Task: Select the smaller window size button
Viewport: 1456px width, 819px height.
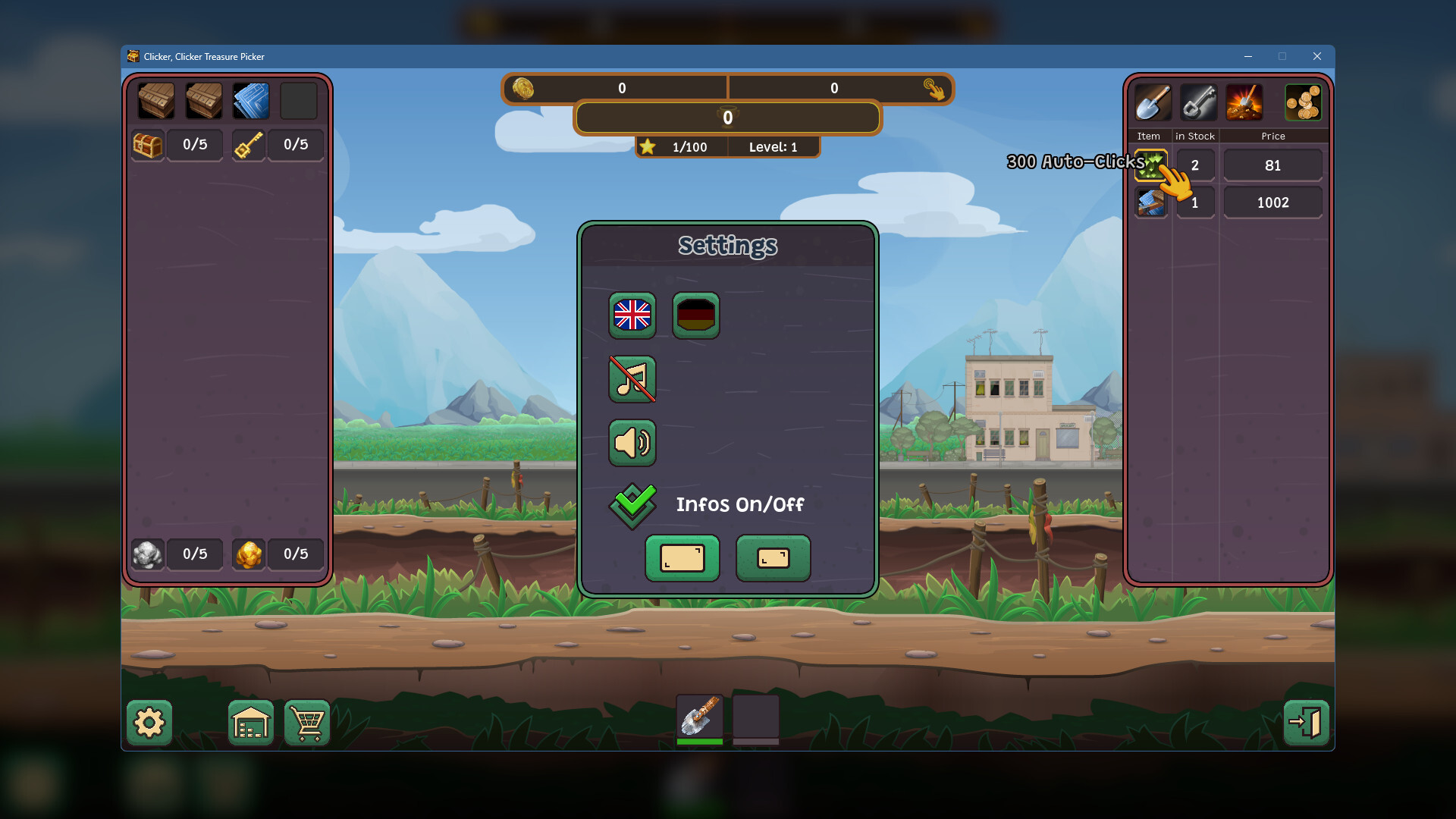Action: [773, 558]
